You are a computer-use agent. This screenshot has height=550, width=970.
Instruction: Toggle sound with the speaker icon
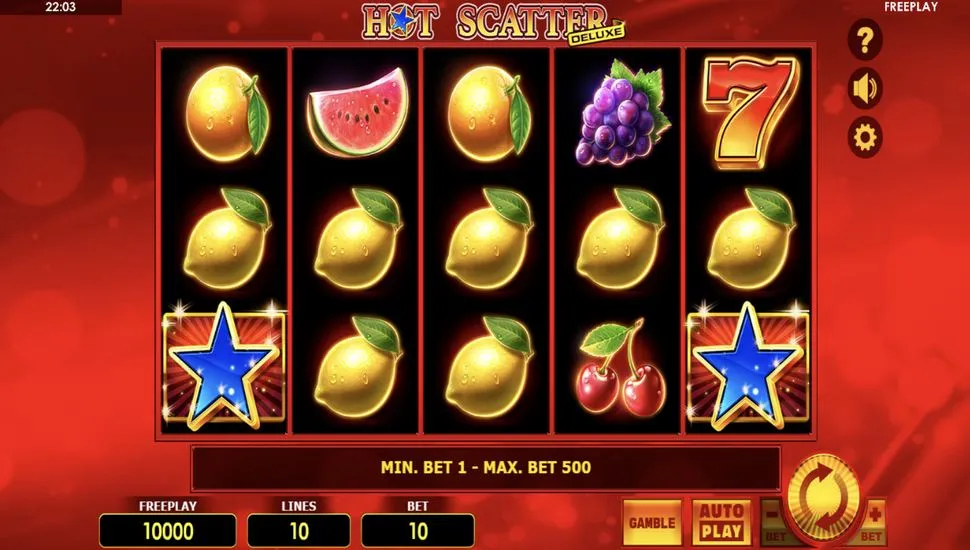[865, 88]
